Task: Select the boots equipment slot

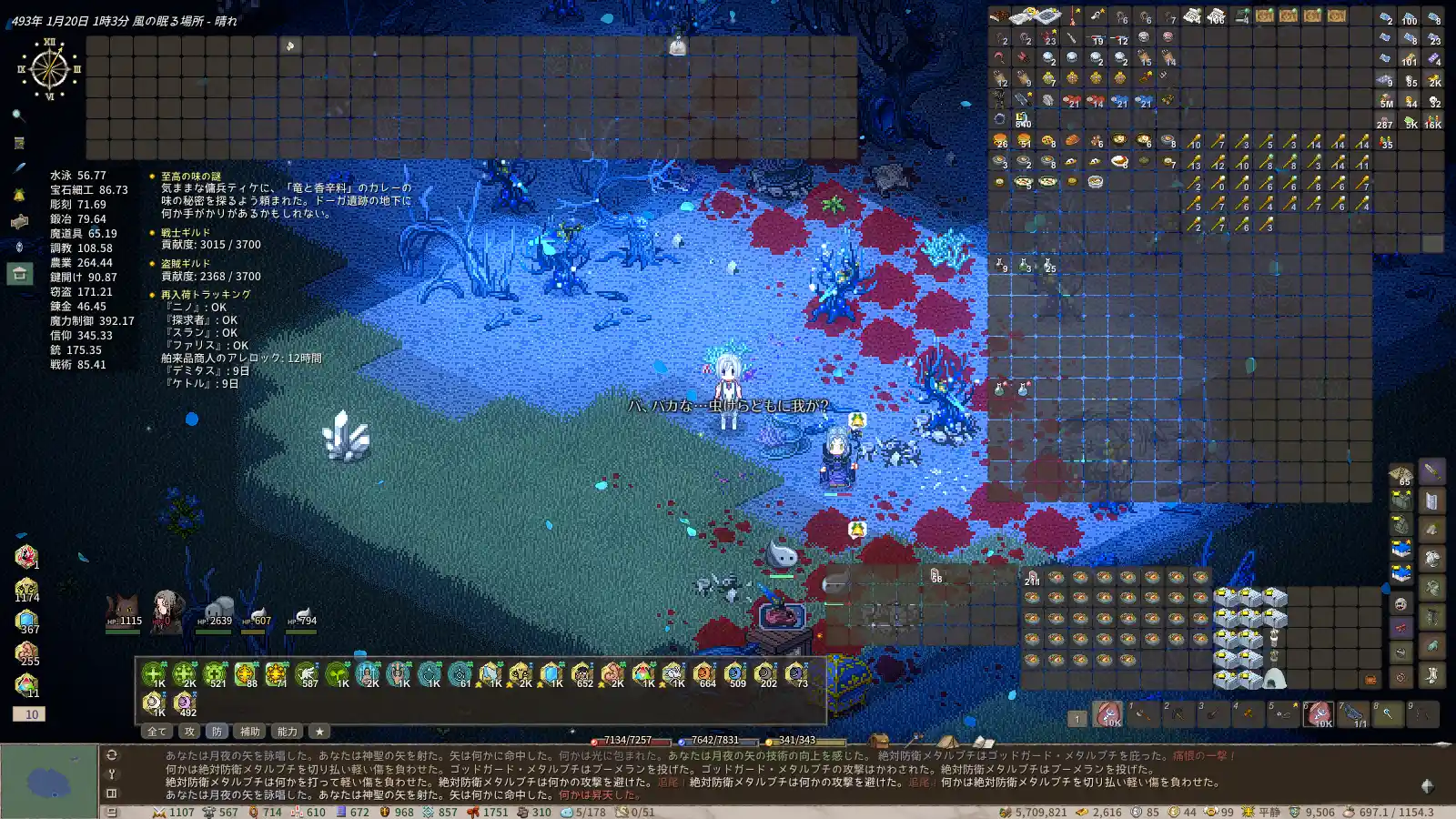Action: click(1432, 674)
